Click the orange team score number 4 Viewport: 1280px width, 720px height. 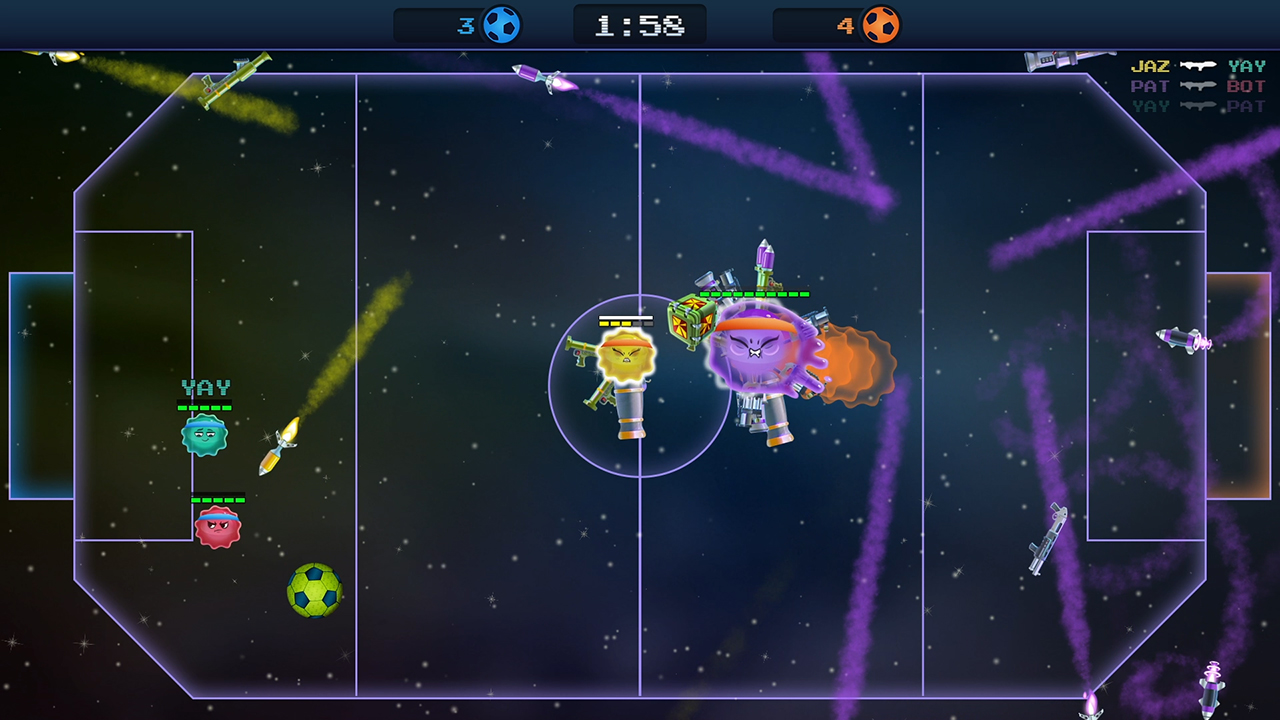pyautogui.click(x=846, y=24)
